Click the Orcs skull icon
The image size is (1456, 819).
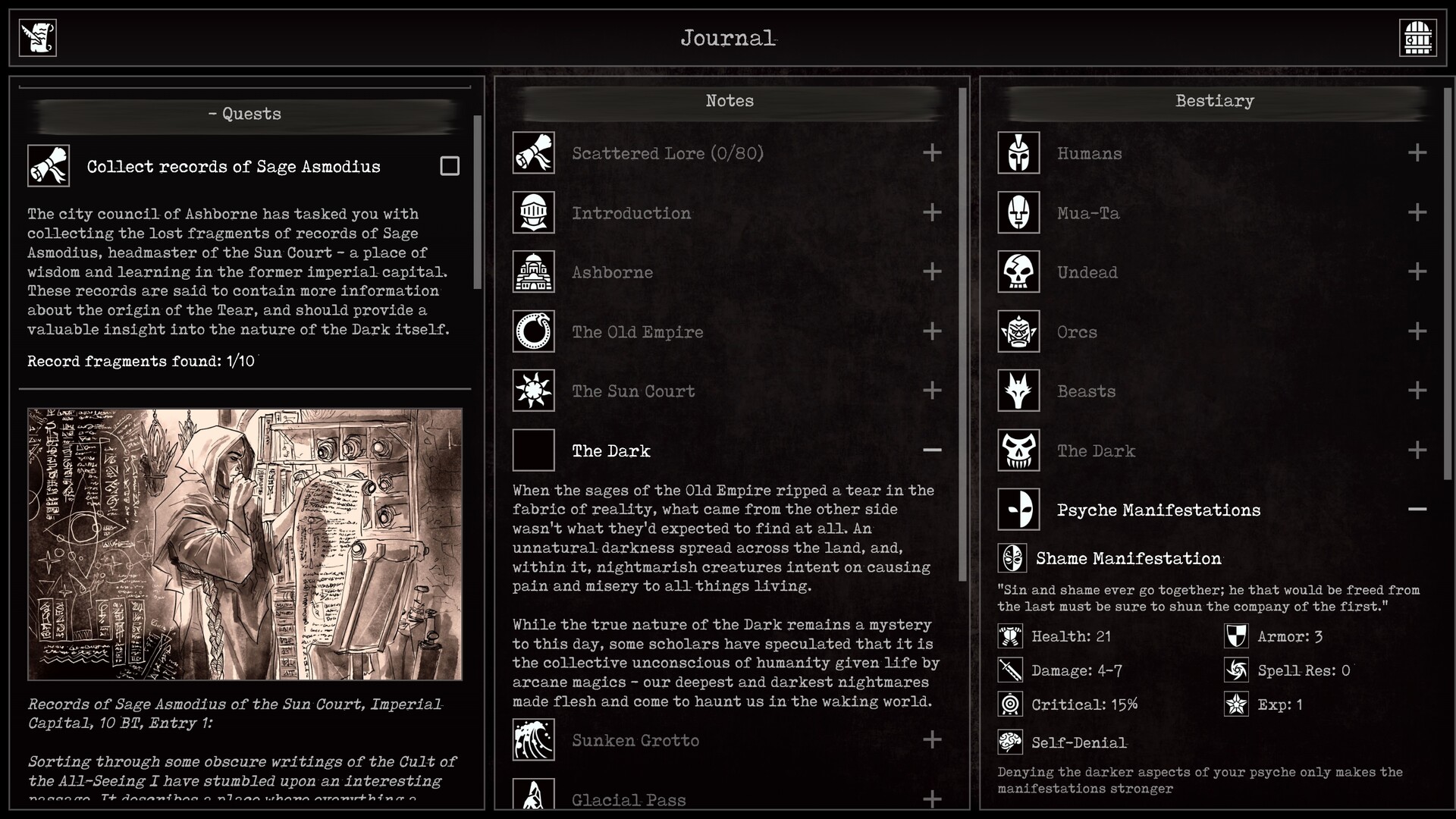[1018, 331]
